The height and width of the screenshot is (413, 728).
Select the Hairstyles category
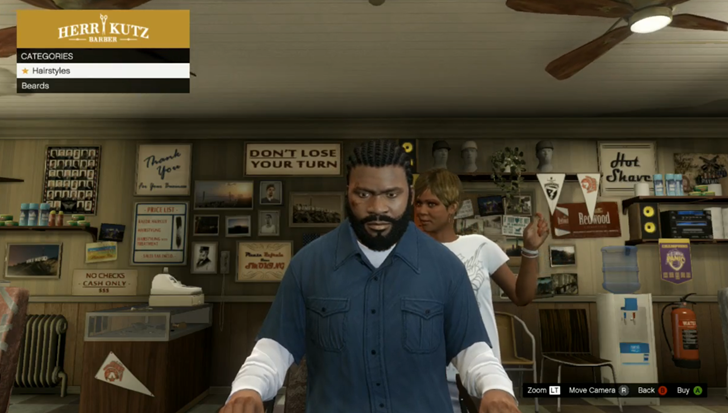[103, 71]
